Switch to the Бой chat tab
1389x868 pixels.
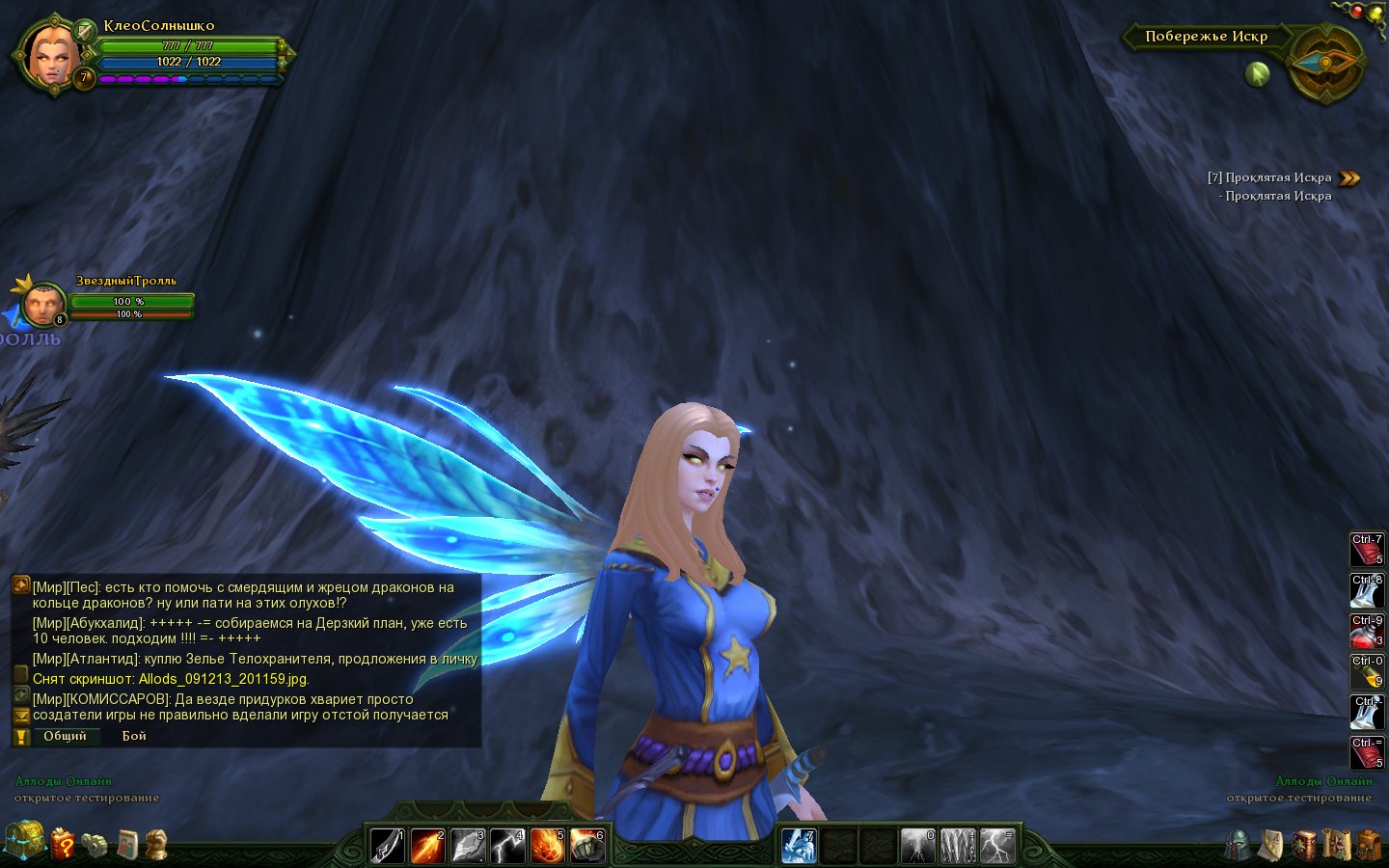[134, 736]
